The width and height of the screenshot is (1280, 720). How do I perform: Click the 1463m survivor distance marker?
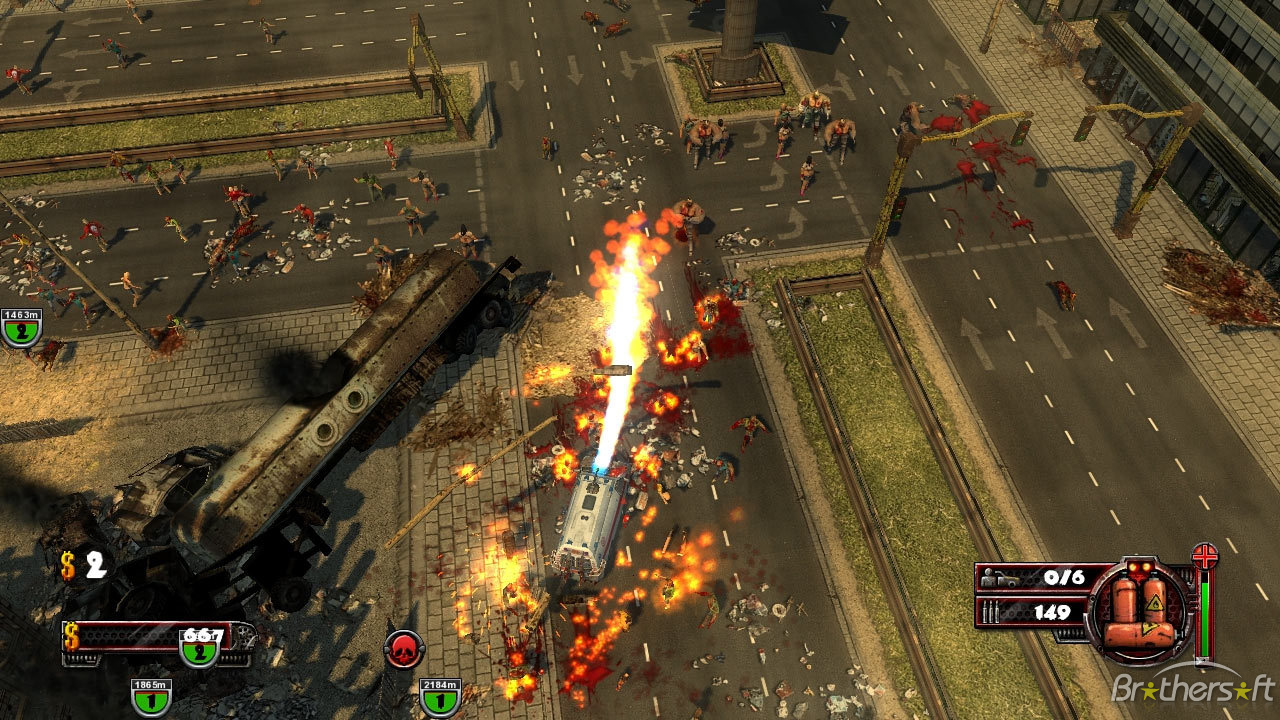coord(20,328)
